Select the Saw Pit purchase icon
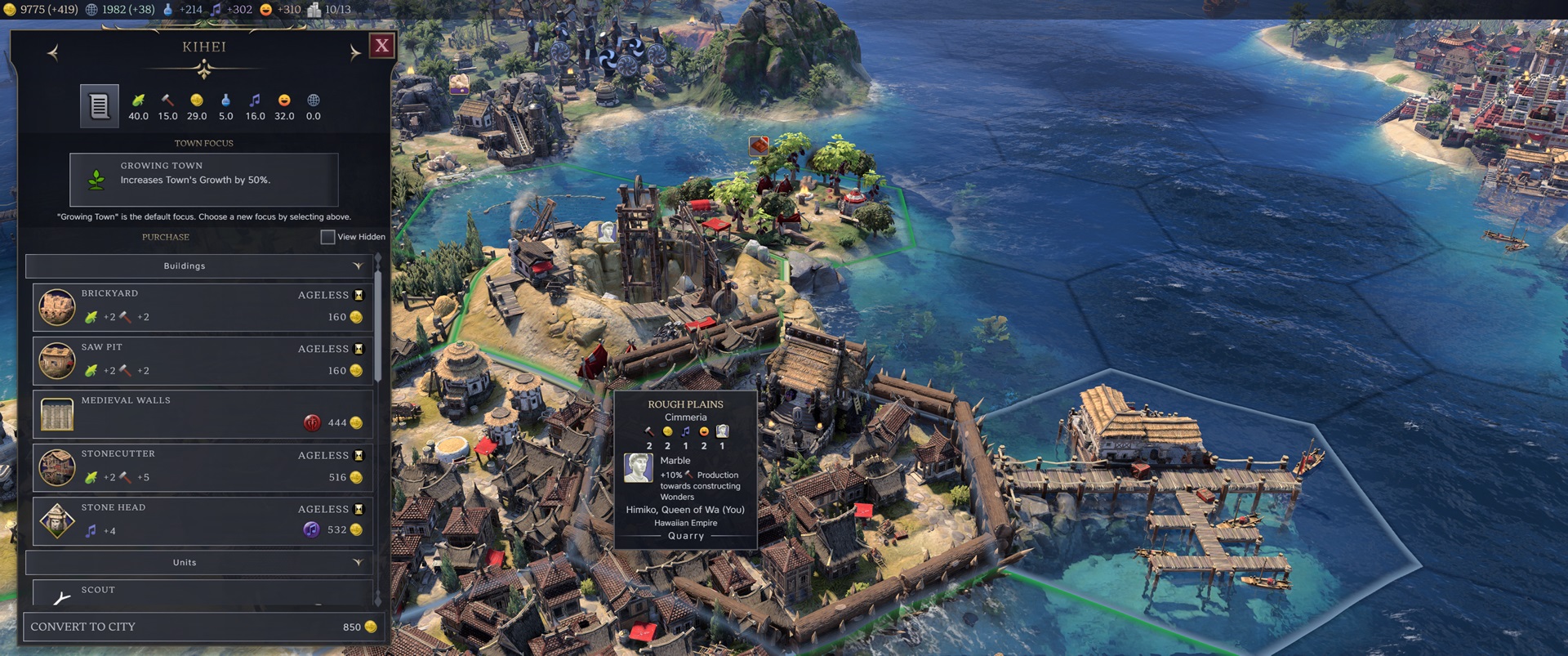 tap(56, 360)
